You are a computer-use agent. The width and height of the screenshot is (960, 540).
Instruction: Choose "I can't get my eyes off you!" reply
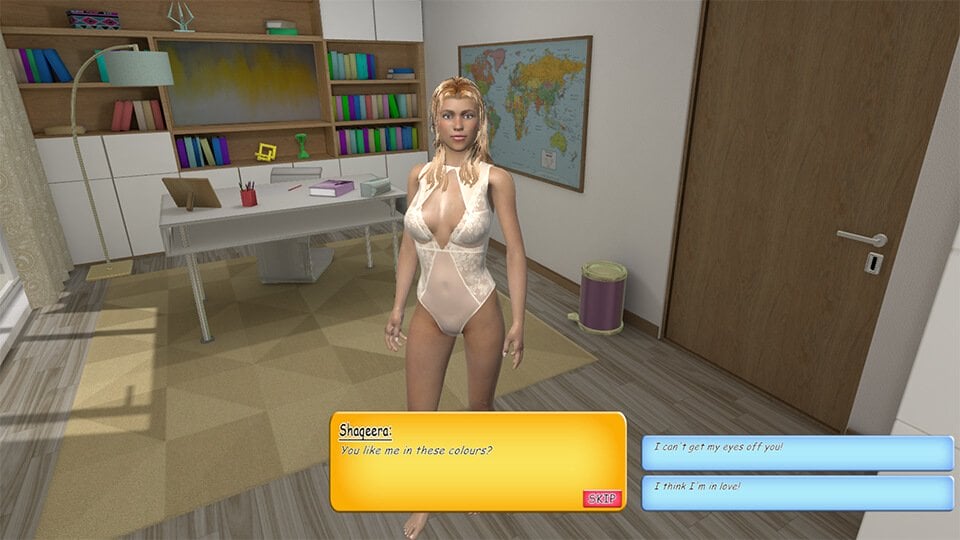click(796, 452)
